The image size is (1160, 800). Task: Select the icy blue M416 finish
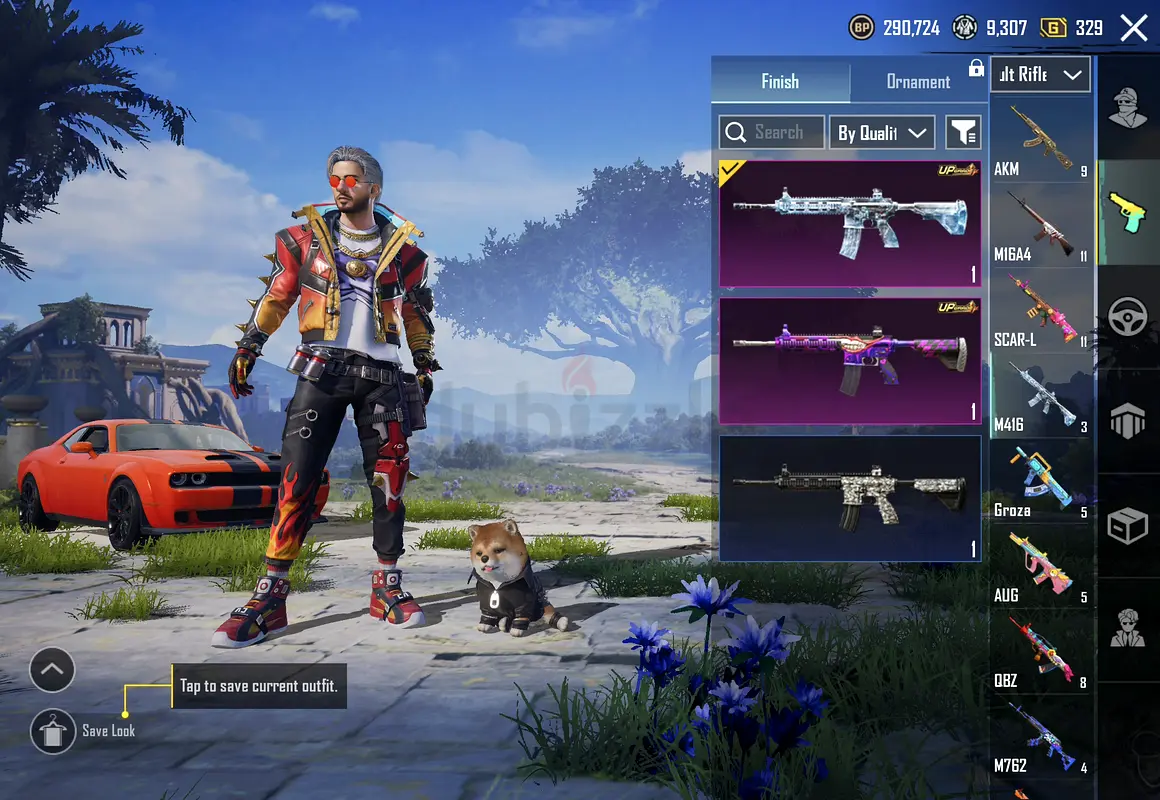tap(849, 224)
